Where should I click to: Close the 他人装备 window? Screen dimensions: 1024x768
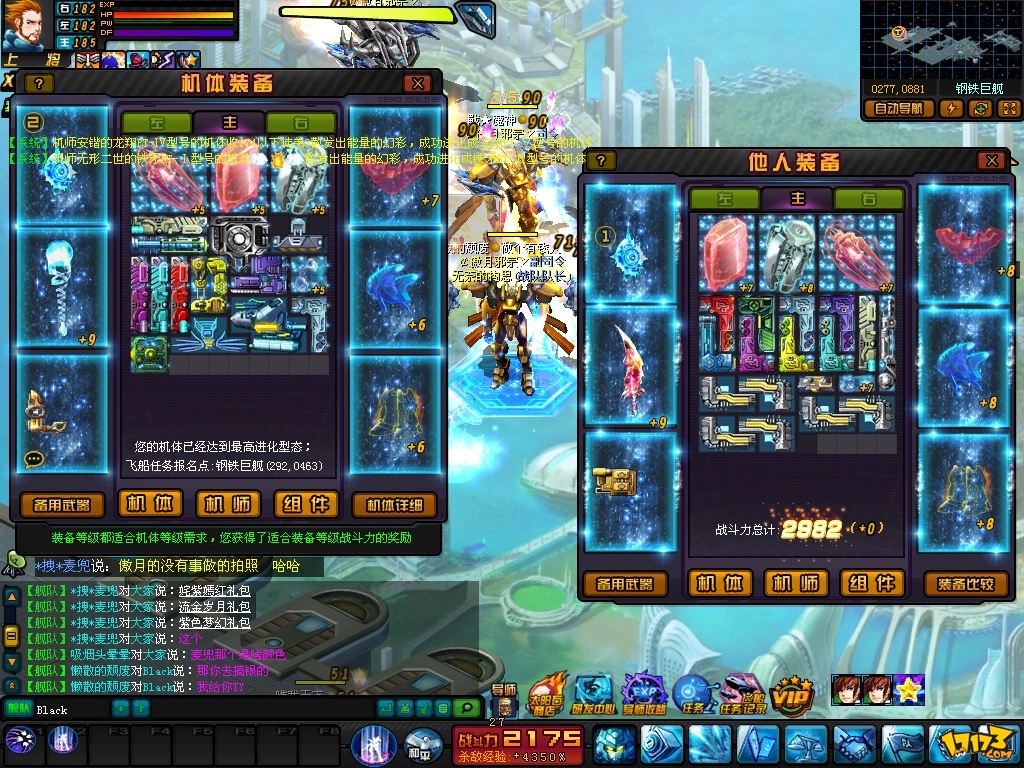point(990,161)
